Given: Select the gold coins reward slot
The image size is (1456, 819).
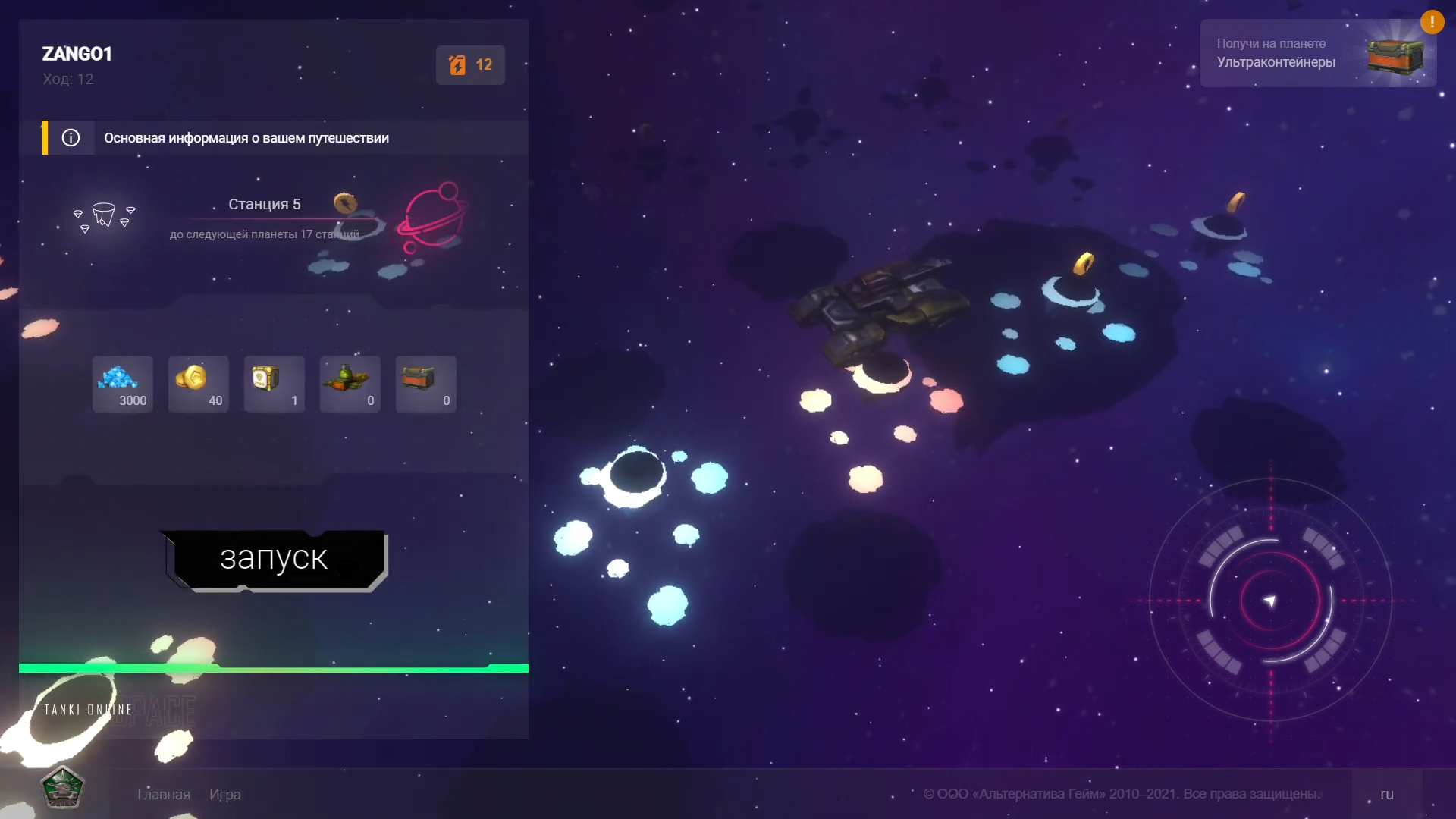Looking at the screenshot, I should (x=199, y=384).
